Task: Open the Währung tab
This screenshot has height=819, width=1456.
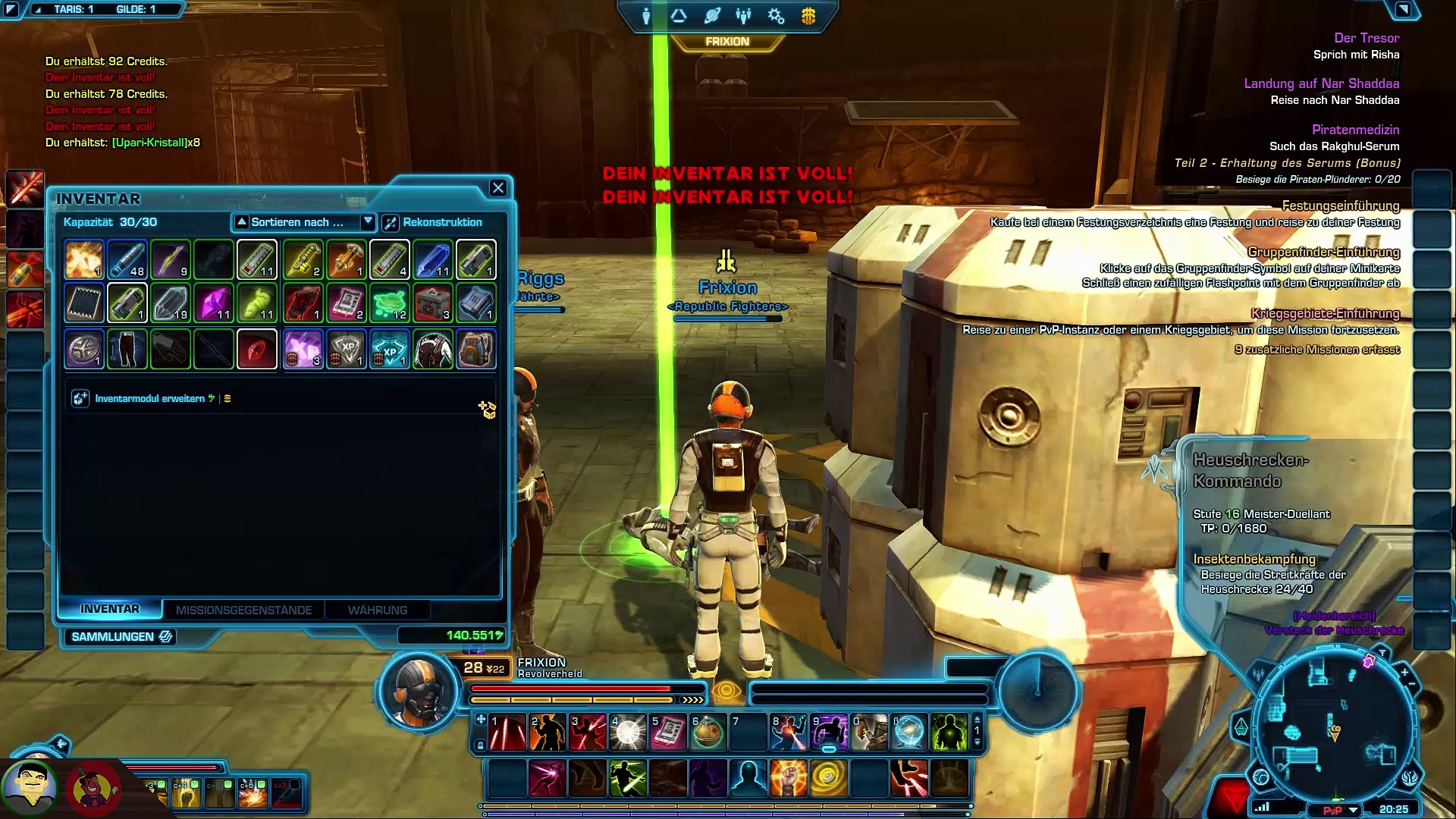Action: coord(377,610)
